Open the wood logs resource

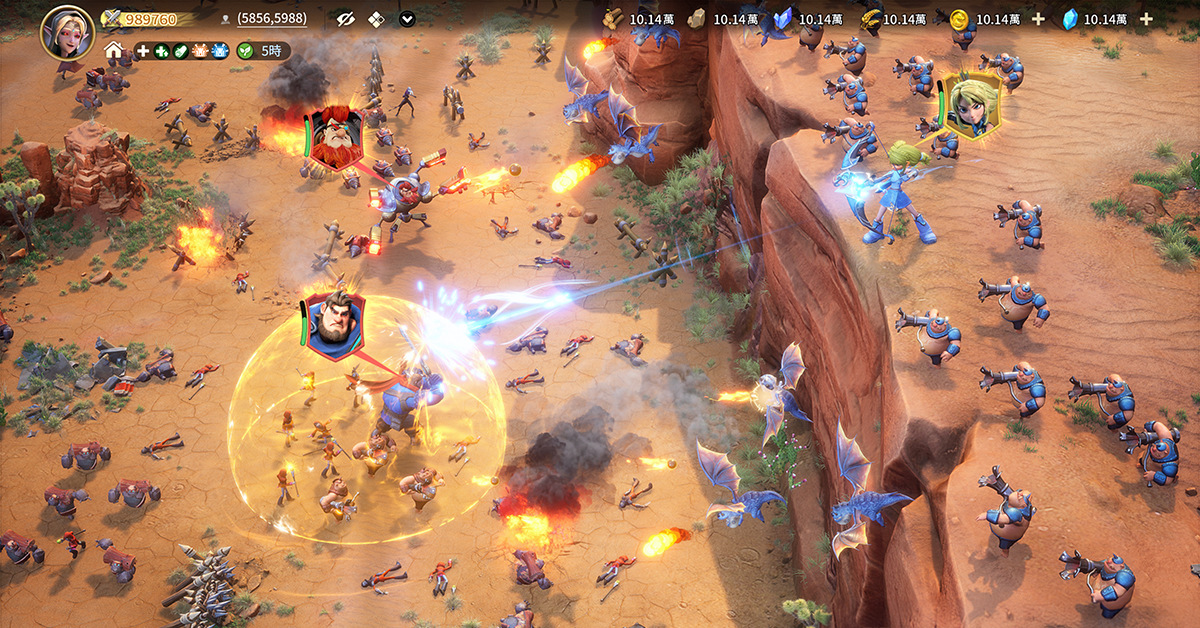[x=614, y=19]
